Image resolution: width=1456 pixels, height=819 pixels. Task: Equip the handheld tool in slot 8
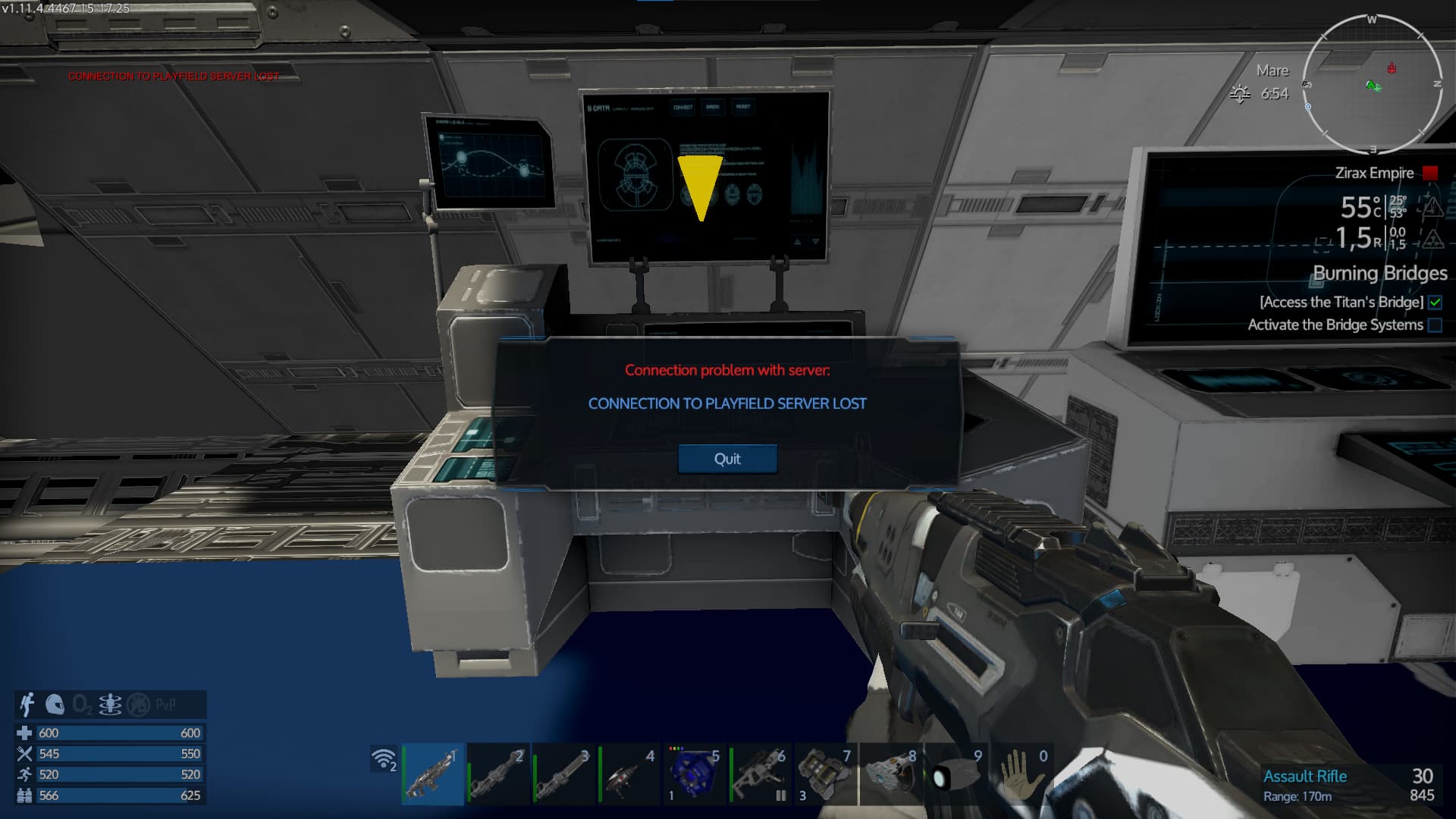890,774
